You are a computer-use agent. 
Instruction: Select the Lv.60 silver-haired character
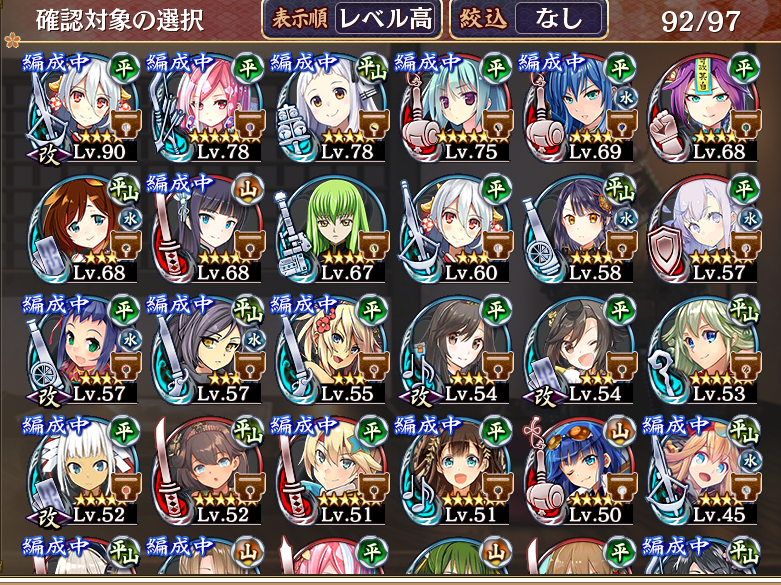[x=460, y=230]
